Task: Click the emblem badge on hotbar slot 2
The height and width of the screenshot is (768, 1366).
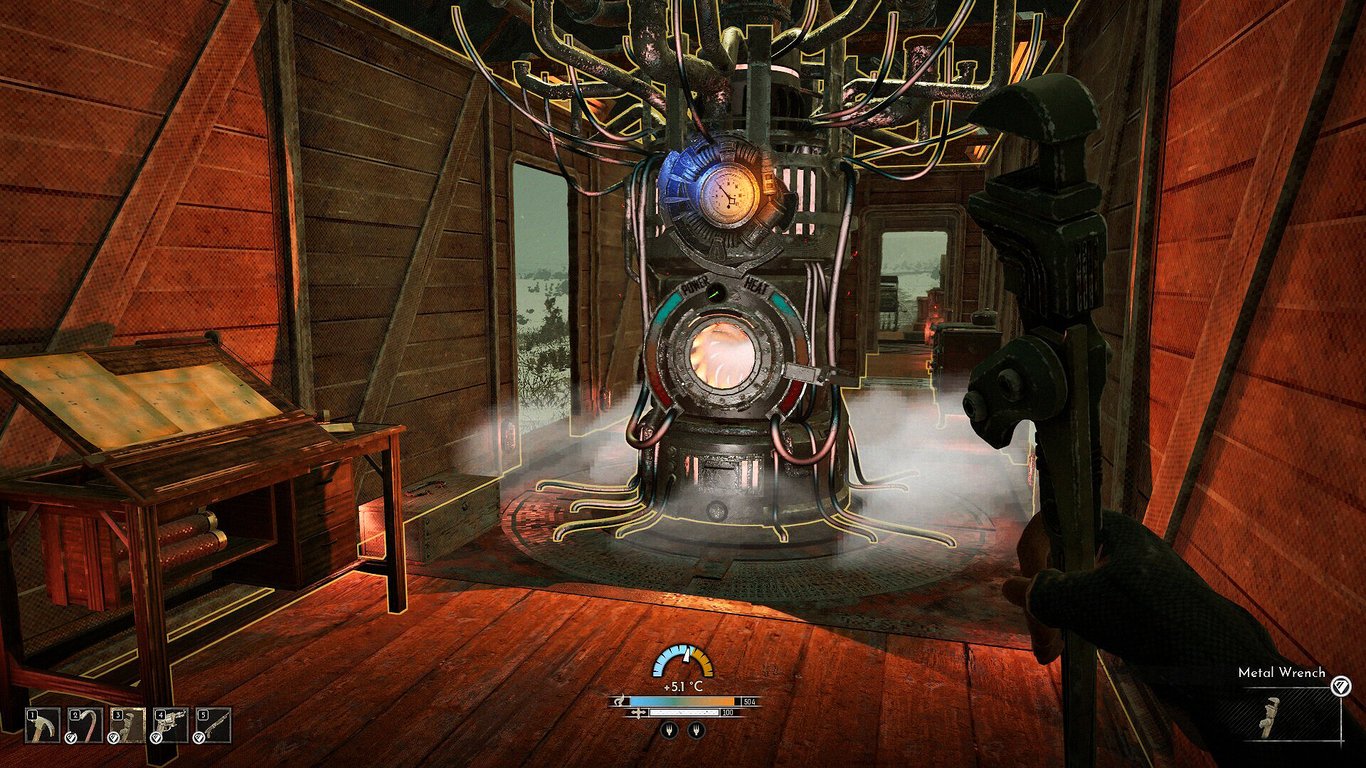Action: click(x=70, y=738)
